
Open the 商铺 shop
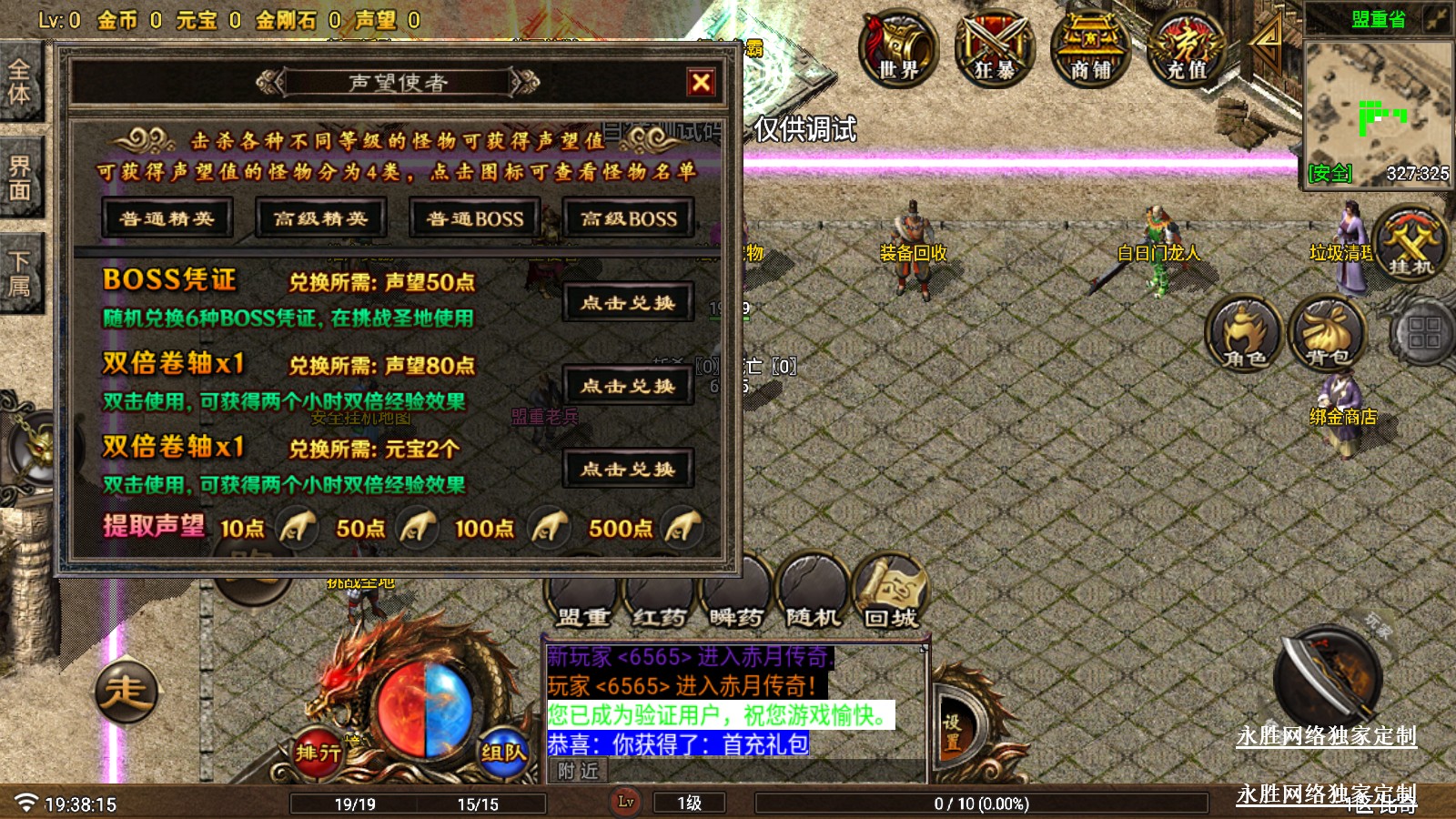[x=1090, y=47]
